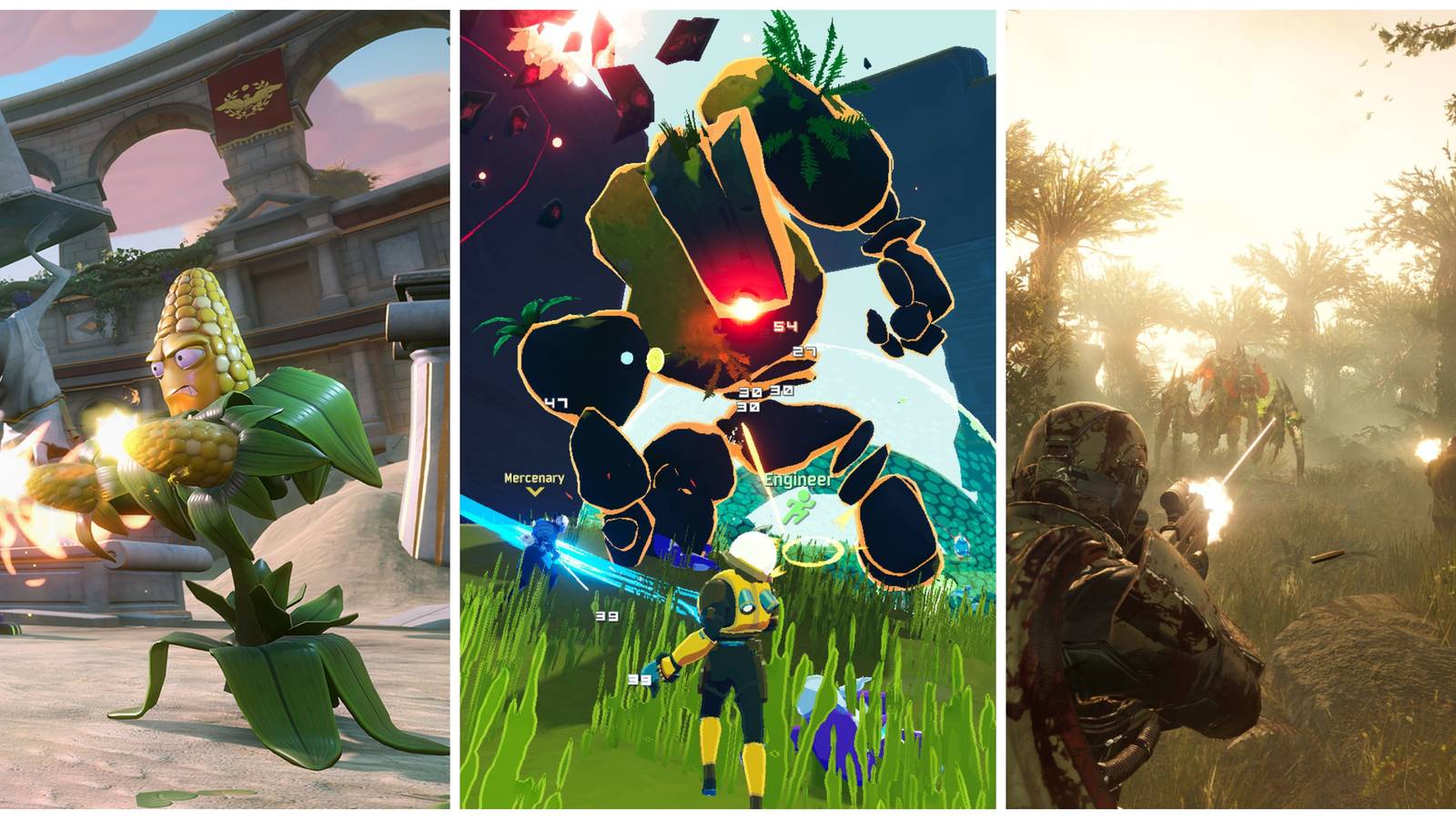This screenshot has width=1456, height=819.
Task: Expand the 47 damage indicator
Action: click(556, 402)
